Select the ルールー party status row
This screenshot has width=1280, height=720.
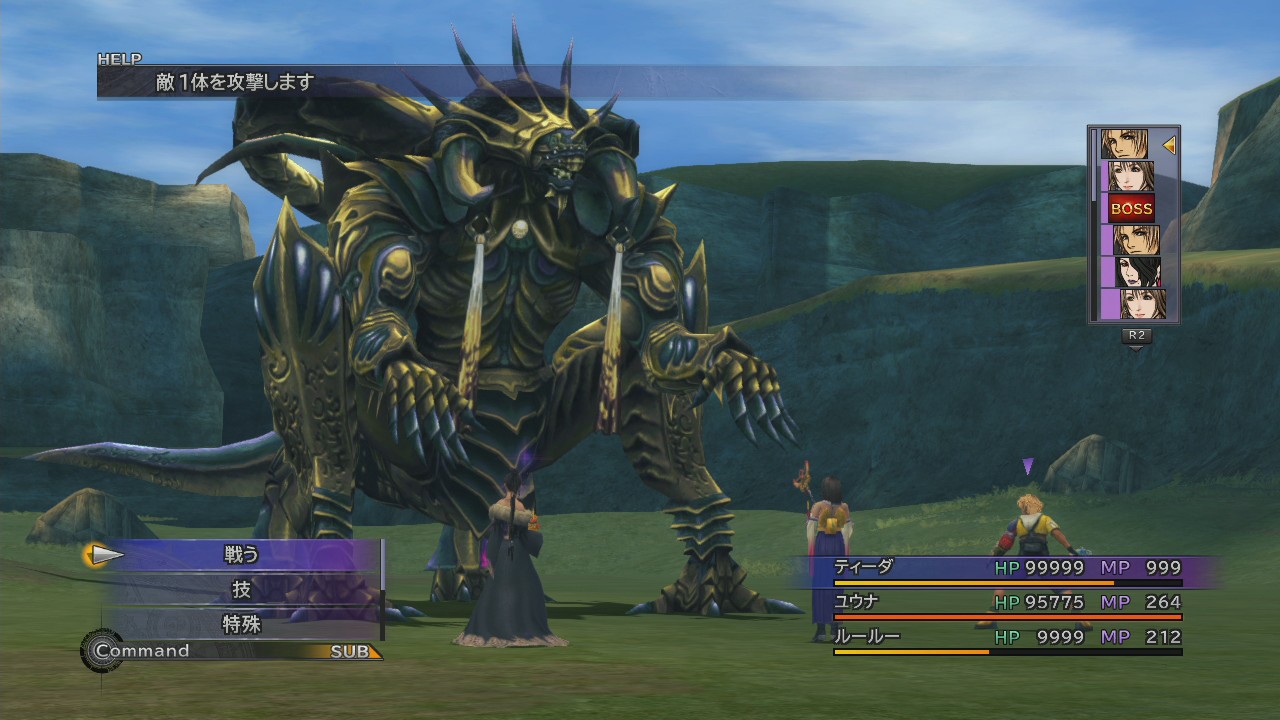pyautogui.click(x=1007, y=638)
